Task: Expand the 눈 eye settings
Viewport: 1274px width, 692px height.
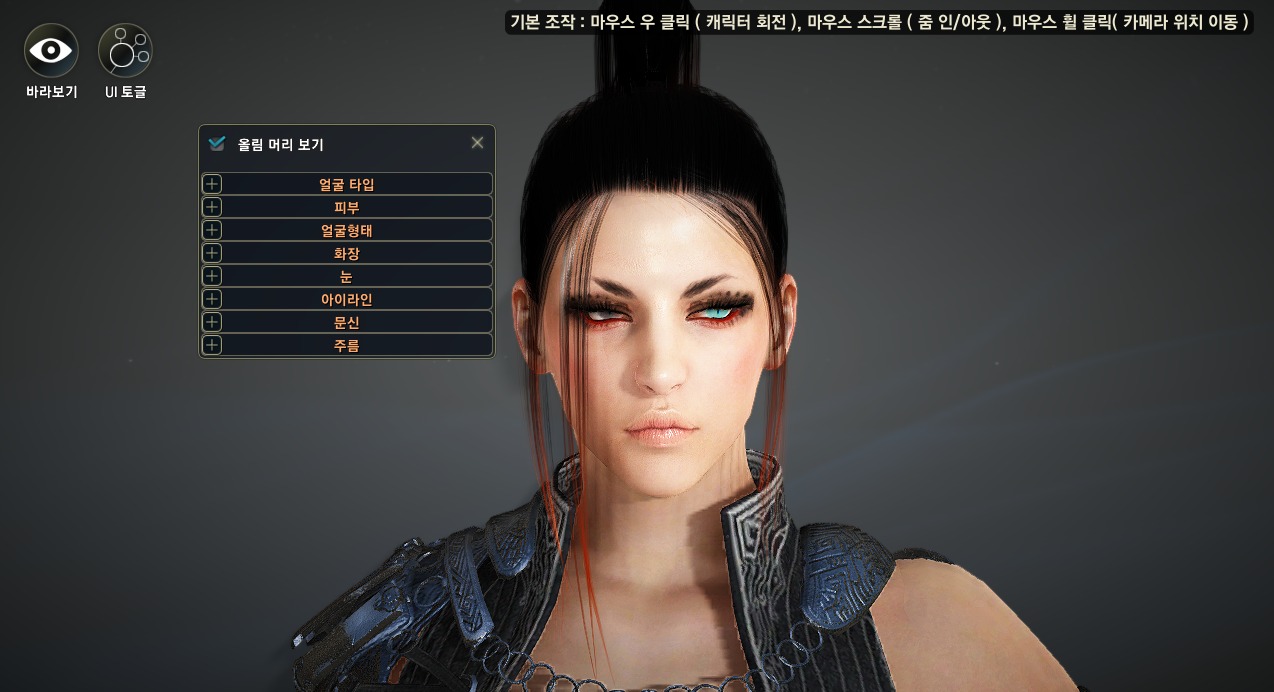Action: [x=346, y=276]
